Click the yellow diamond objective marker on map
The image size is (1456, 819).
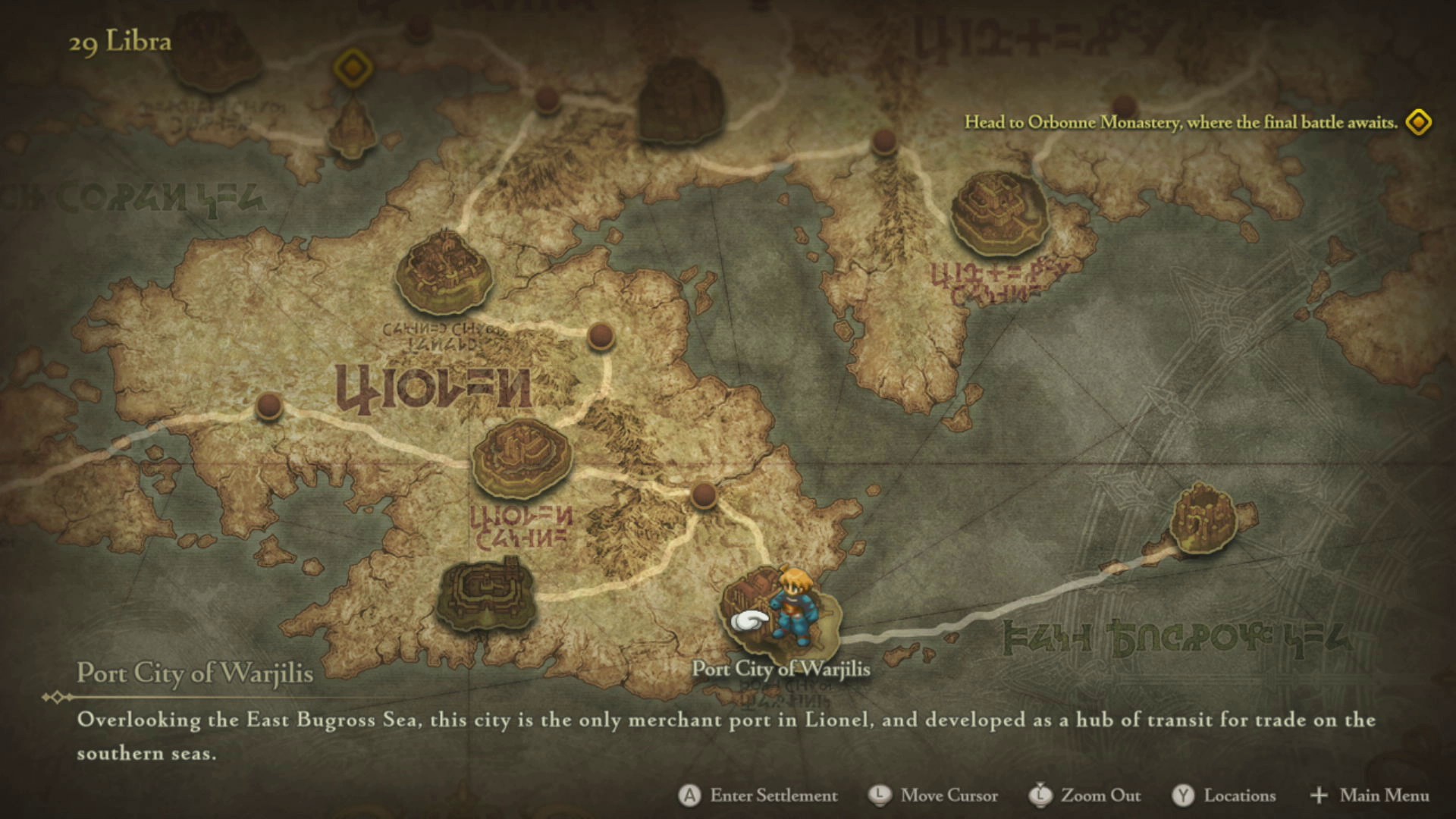(353, 69)
